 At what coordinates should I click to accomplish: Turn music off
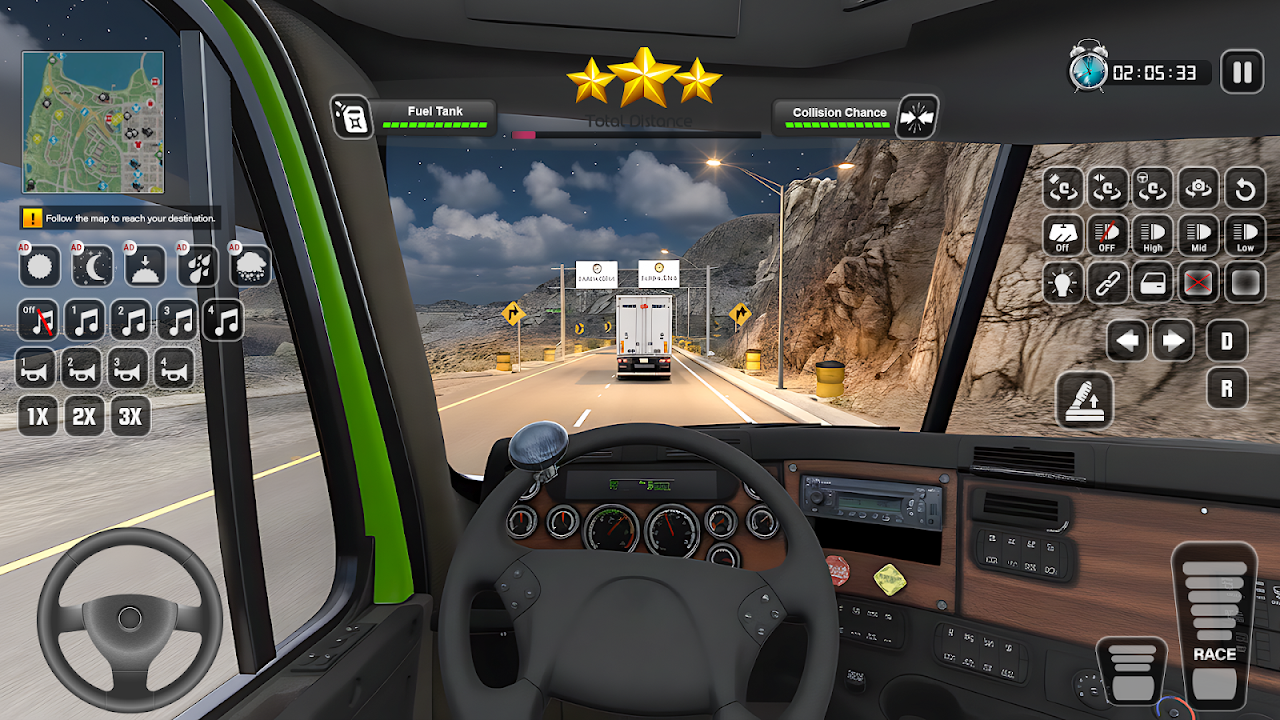pos(38,321)
